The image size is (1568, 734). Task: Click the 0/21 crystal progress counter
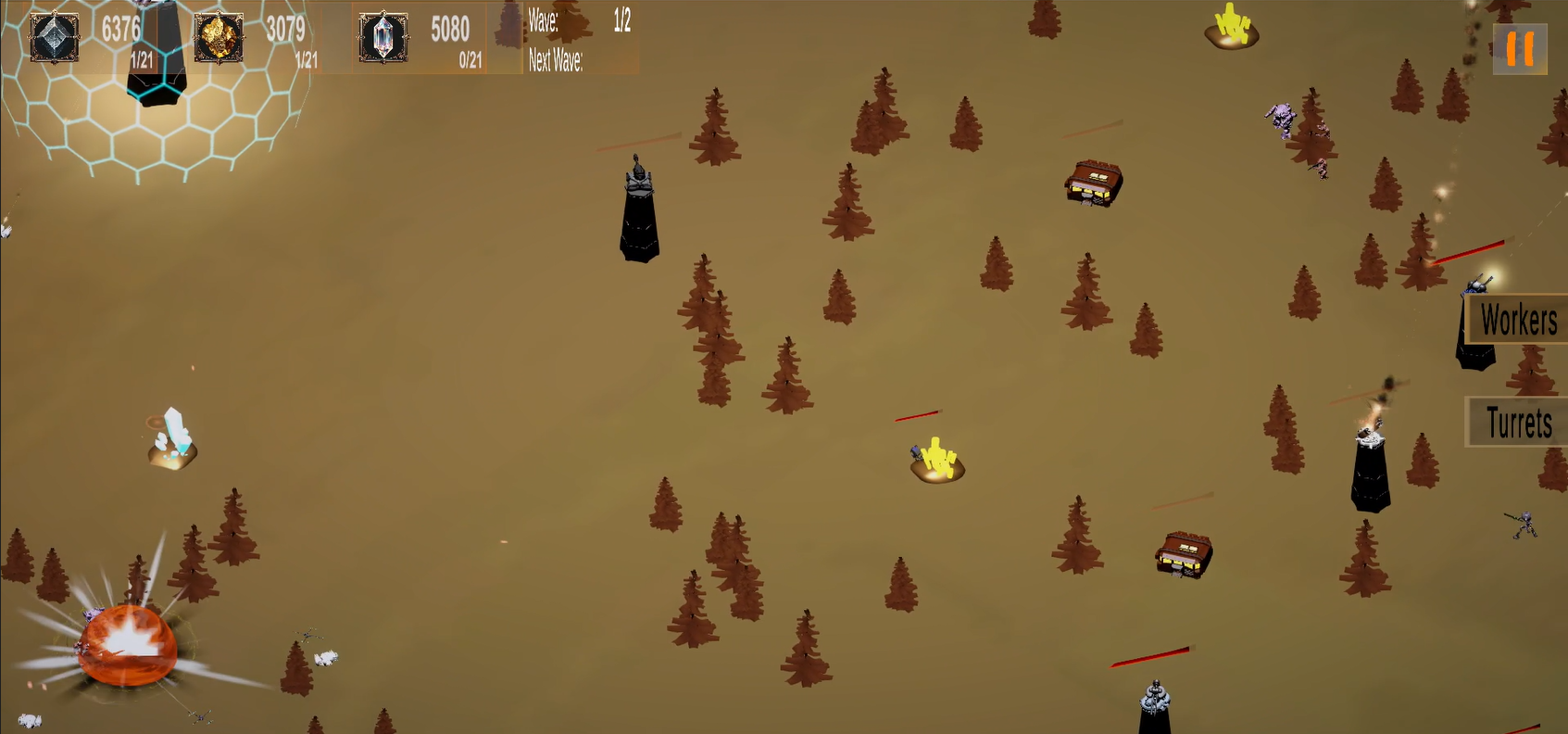(470, 58)
